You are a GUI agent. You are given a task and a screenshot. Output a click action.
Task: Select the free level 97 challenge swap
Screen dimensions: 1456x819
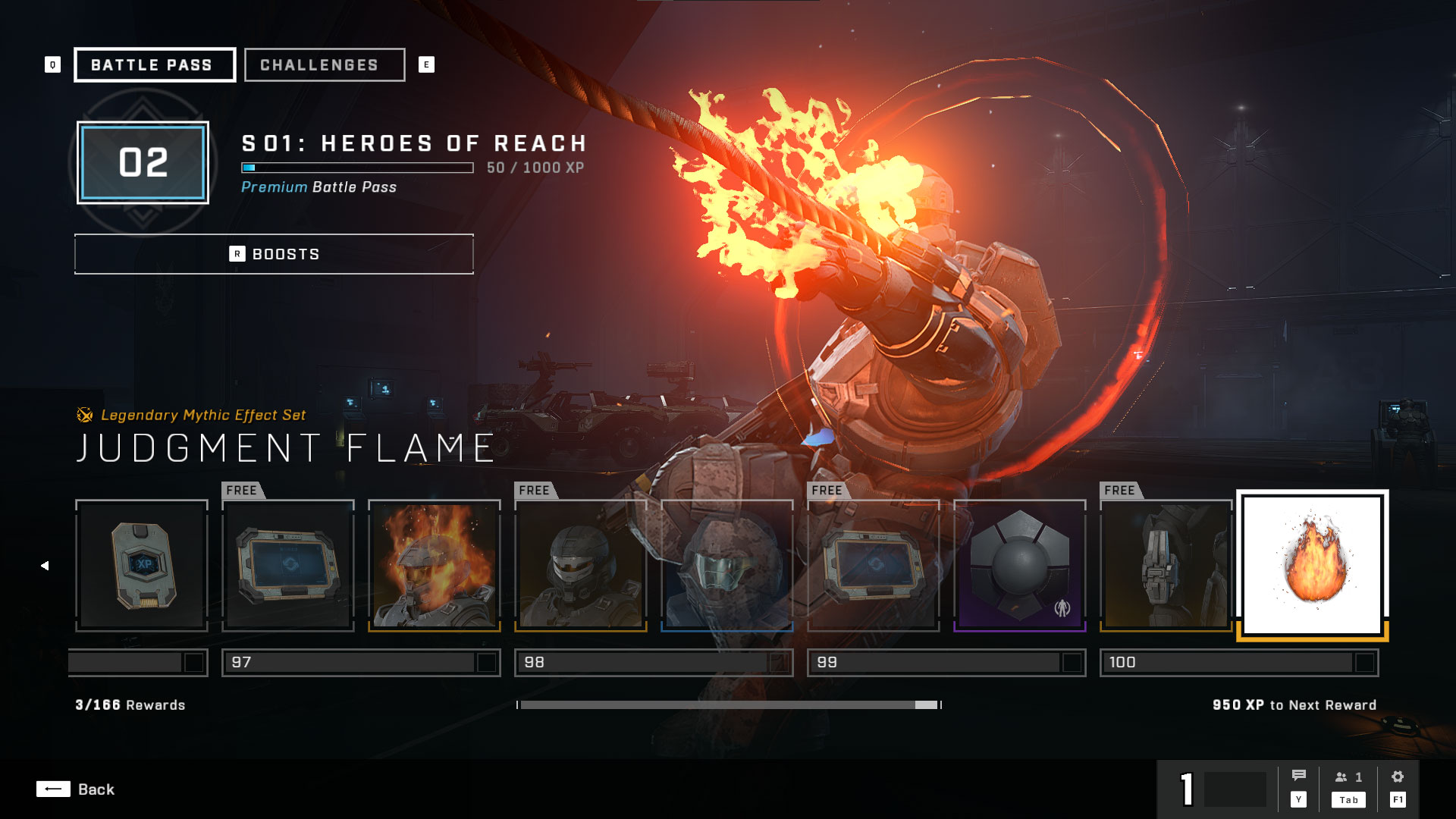(x=288, y=566)
